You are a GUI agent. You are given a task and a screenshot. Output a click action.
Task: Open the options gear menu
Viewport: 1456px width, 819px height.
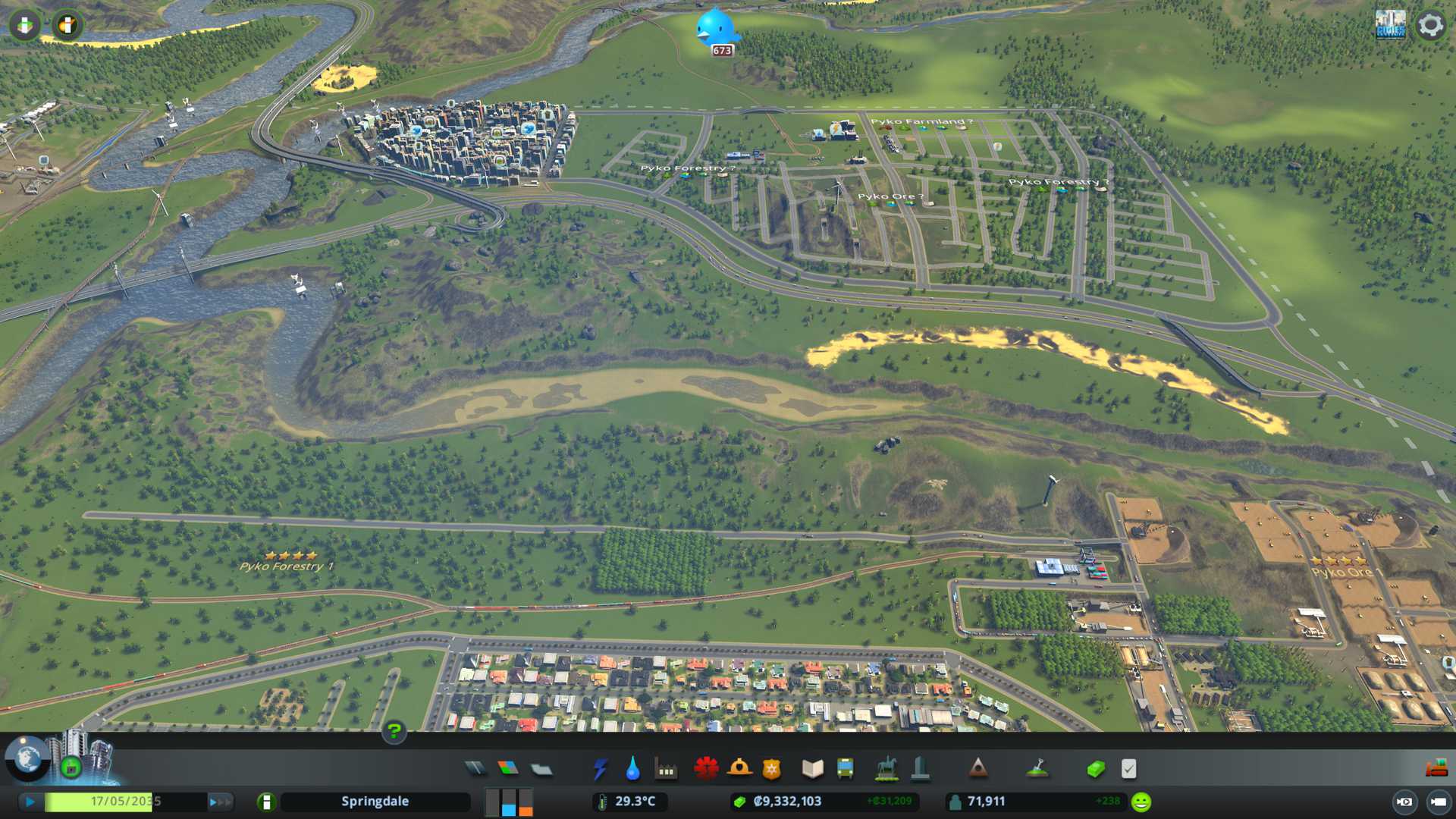point(1430,25)
